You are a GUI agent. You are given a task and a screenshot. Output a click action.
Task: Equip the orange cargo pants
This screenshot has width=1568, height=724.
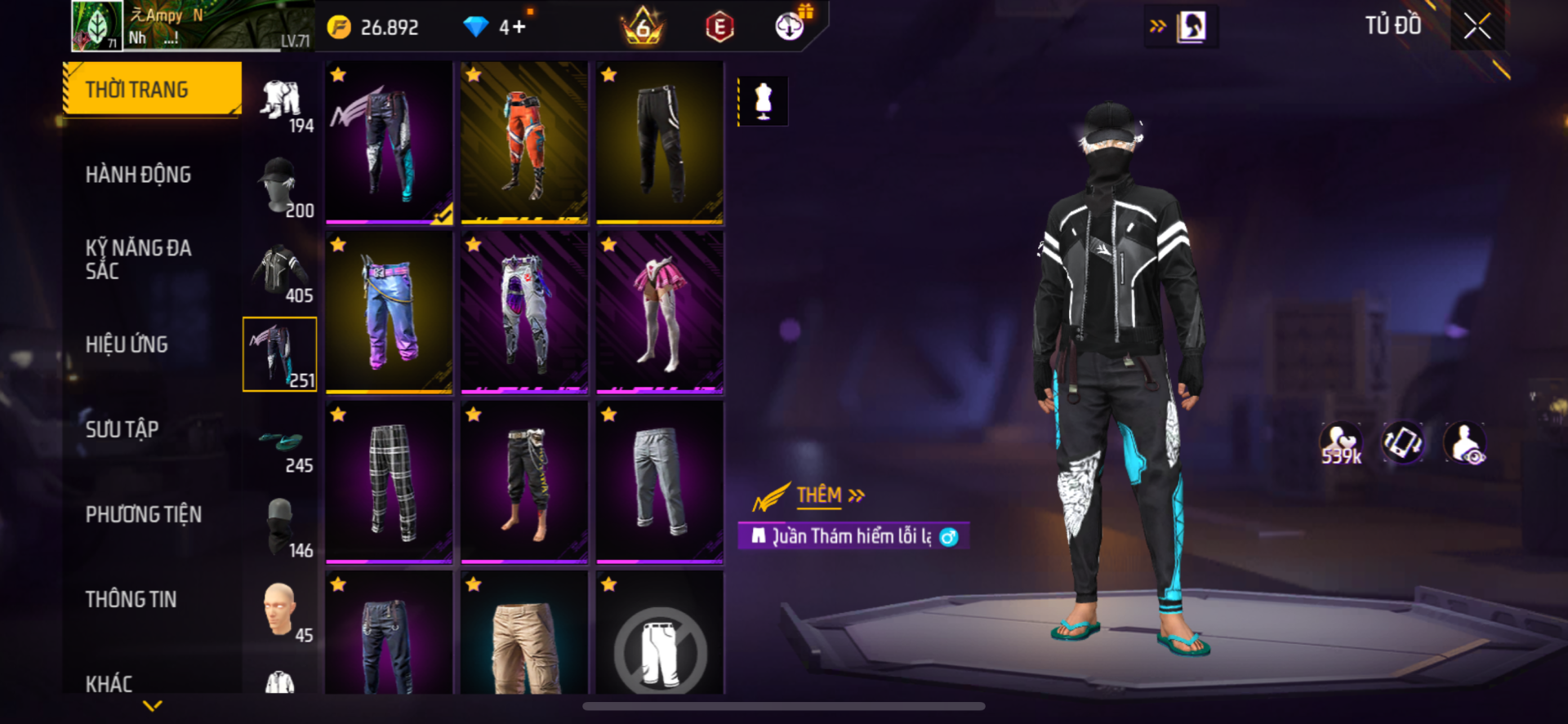tap(524, 142)
